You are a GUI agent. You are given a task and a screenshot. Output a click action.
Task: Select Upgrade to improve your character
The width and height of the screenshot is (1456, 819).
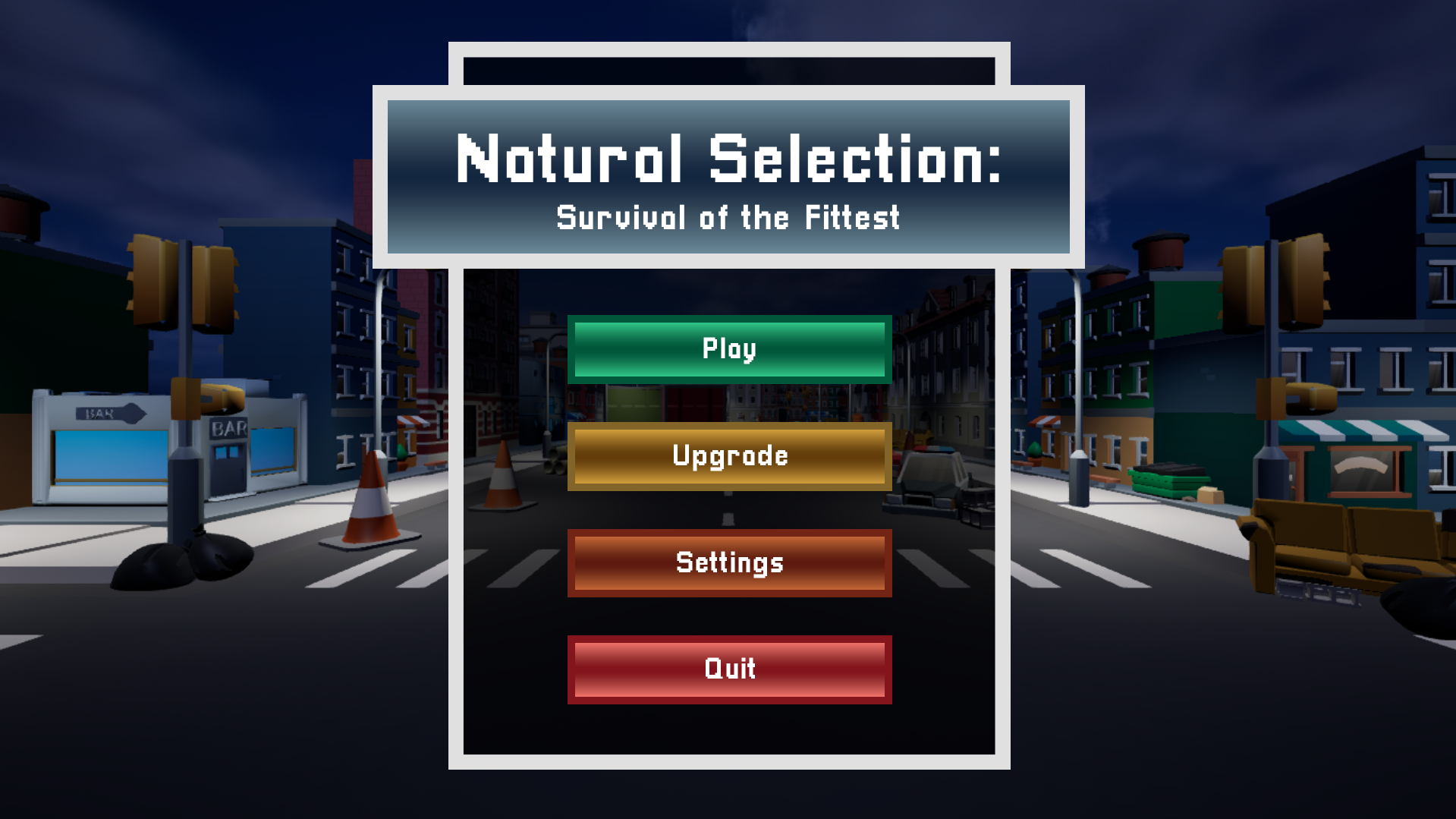click(728, 455)
